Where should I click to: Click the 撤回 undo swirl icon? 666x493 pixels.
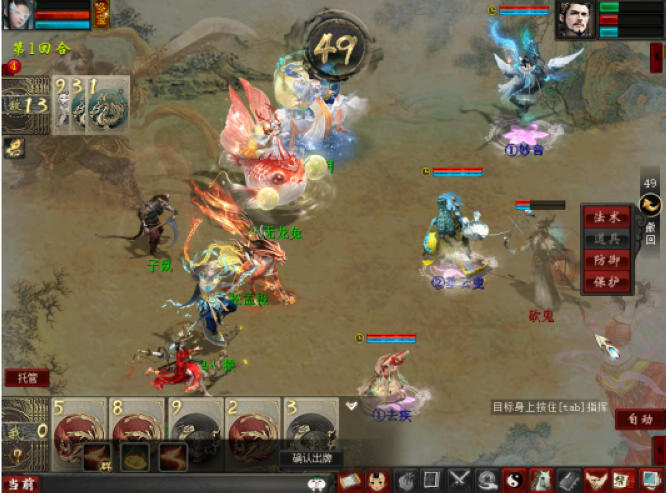[x=650, y=205]
